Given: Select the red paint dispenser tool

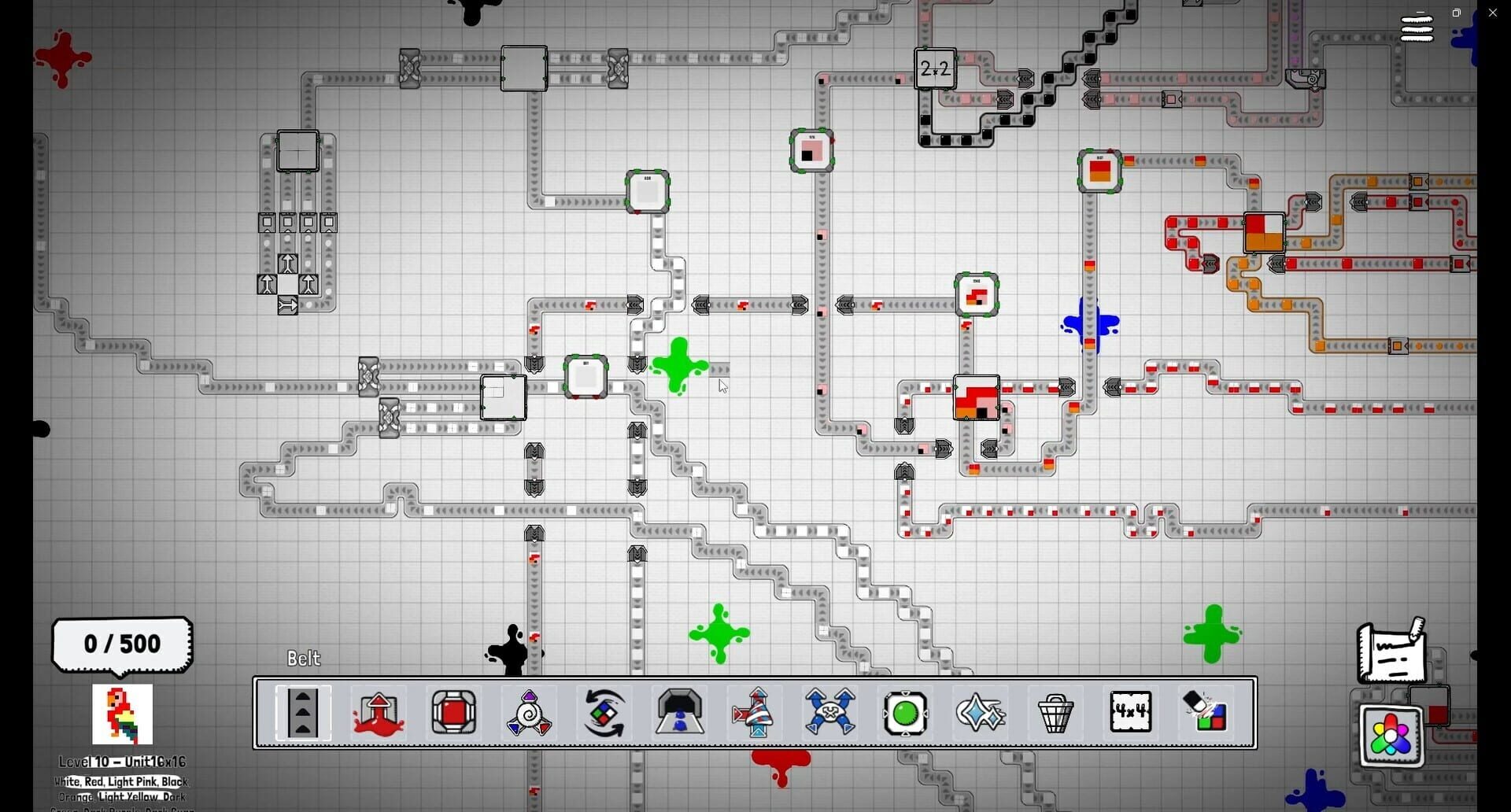Looking at the screenshot, I should (378, 712).
